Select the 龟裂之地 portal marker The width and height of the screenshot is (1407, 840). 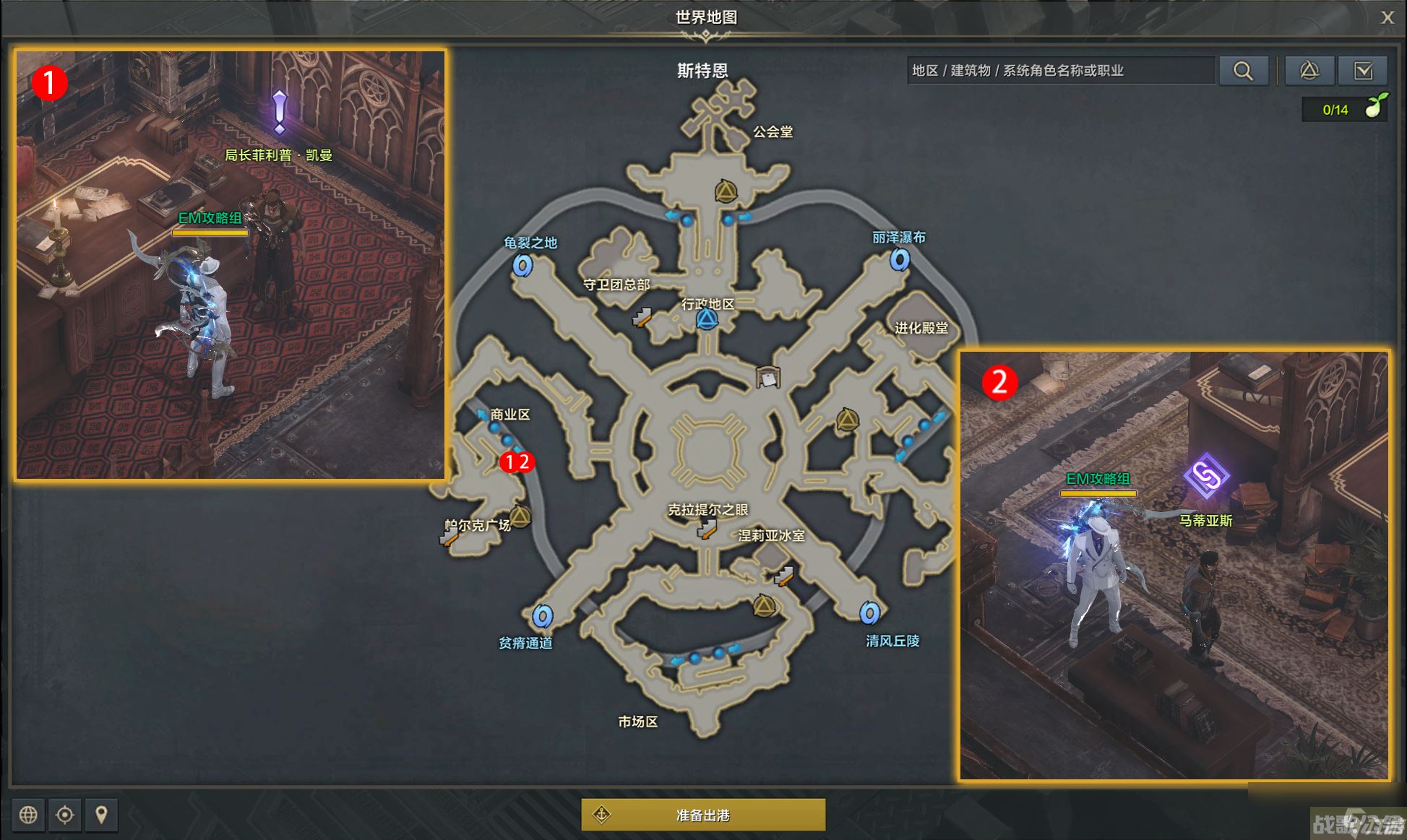coord(522,266)
